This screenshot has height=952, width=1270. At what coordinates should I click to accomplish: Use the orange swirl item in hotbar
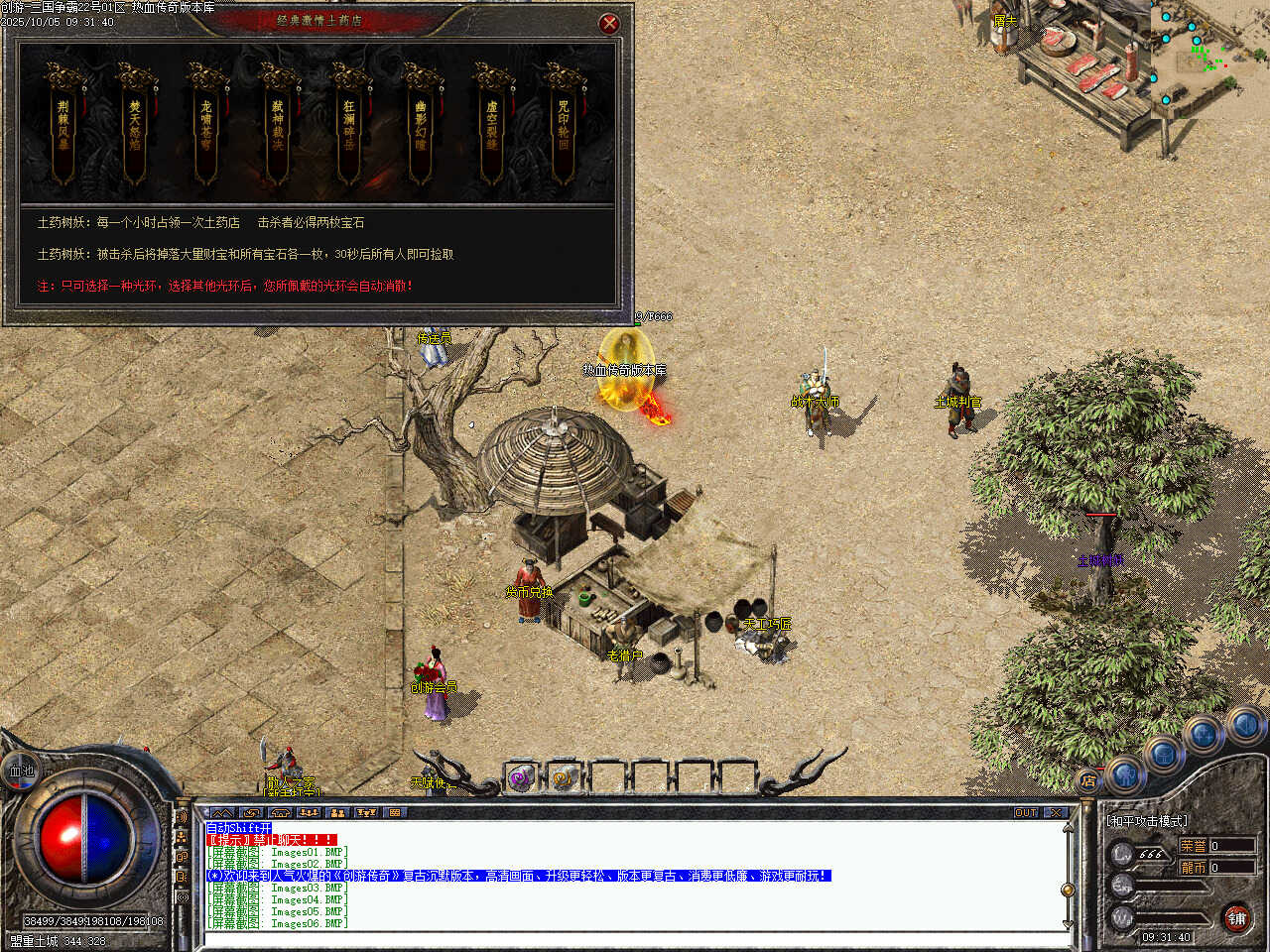click(563, 778)
